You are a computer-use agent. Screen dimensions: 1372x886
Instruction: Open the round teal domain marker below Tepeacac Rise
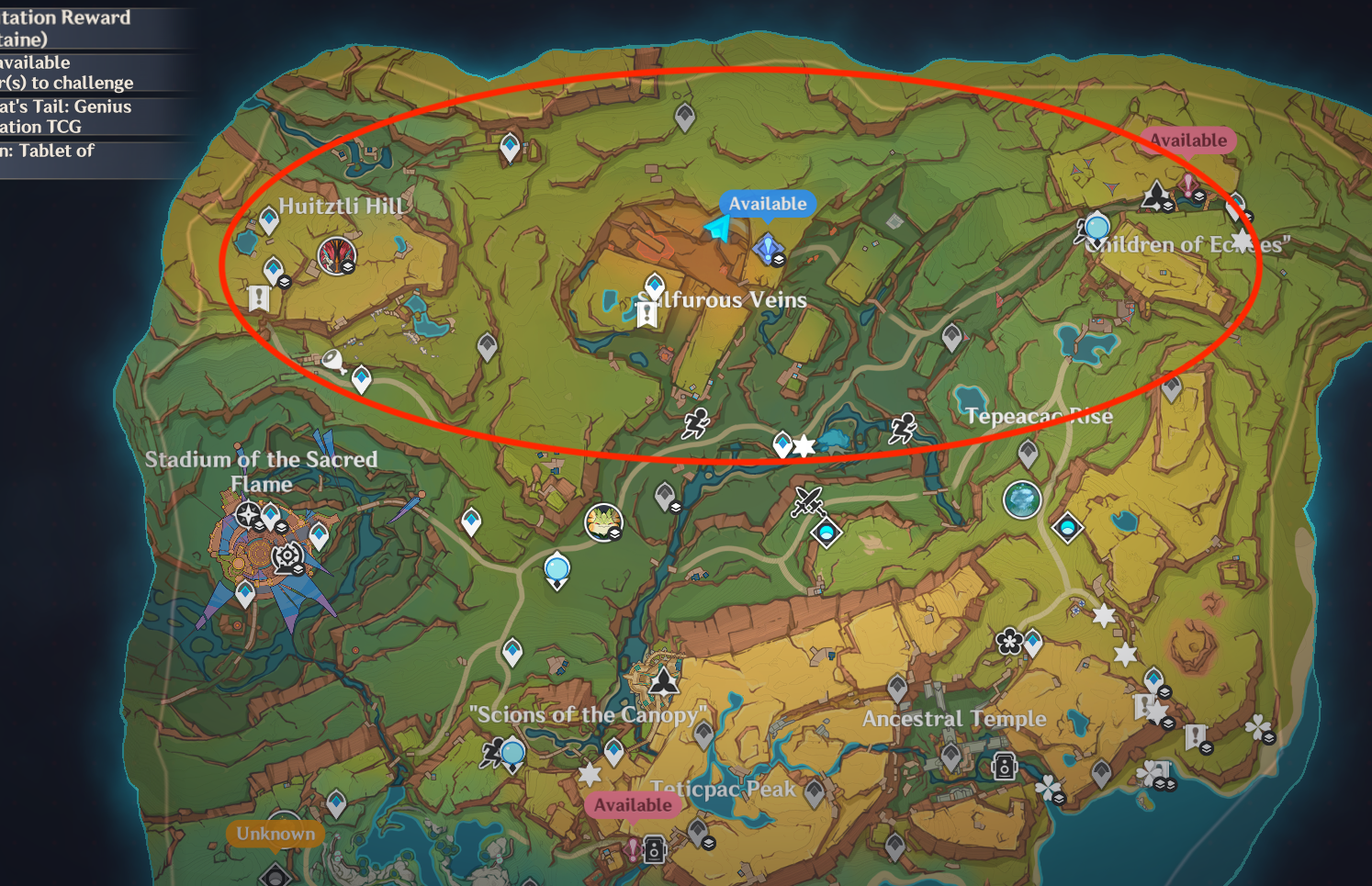click(1021, 500)
